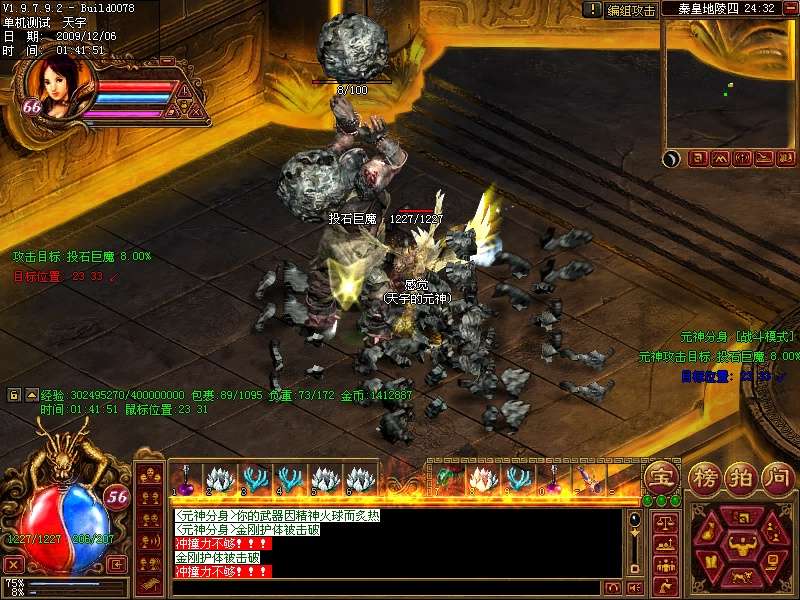Collapse the minimap with the red minus button
This screenshot has height=600, width=800.
pyautogui.click(x=789, y=8)
